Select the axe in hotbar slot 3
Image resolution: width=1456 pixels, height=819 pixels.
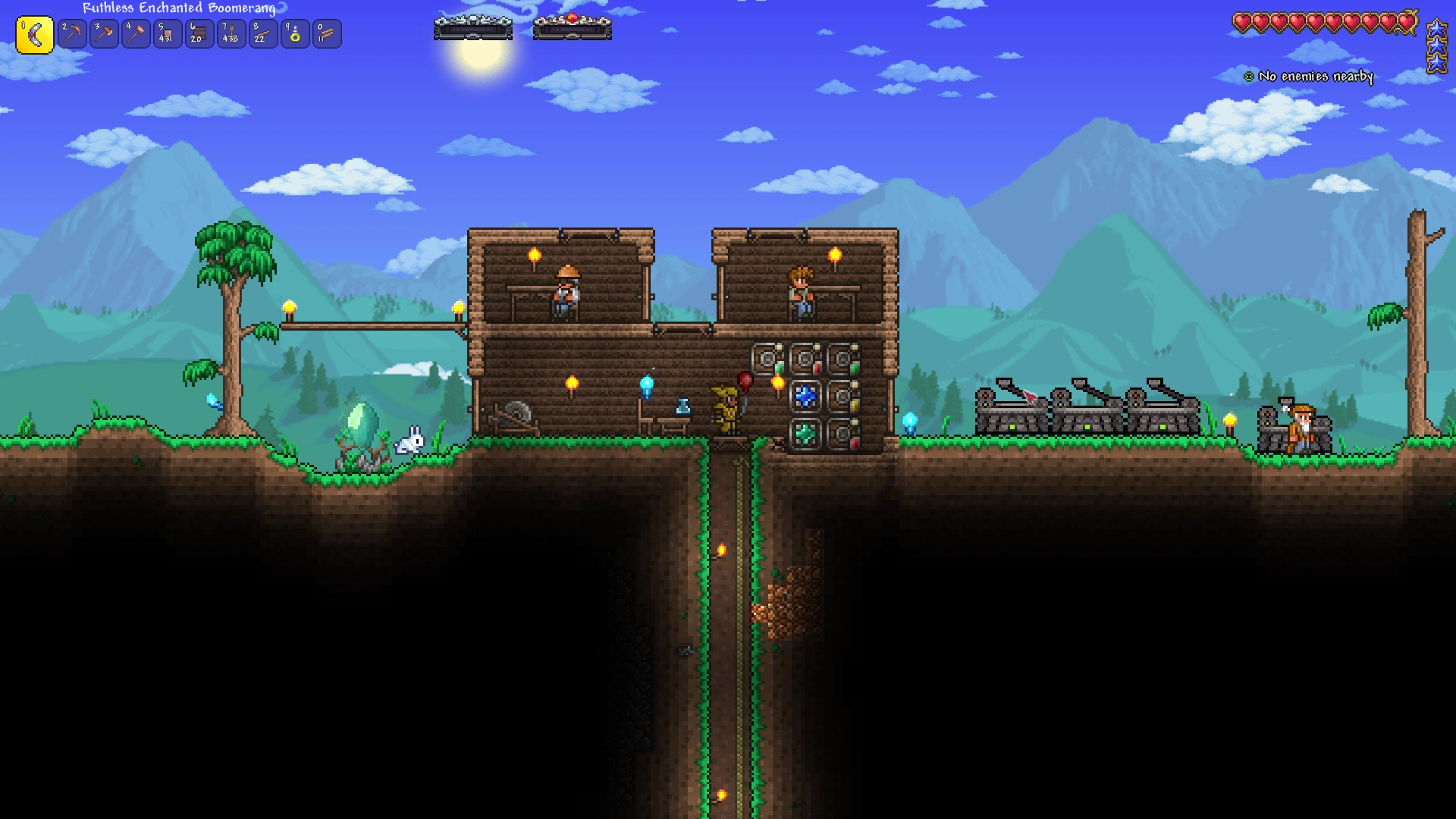click(x=104, y=33)
